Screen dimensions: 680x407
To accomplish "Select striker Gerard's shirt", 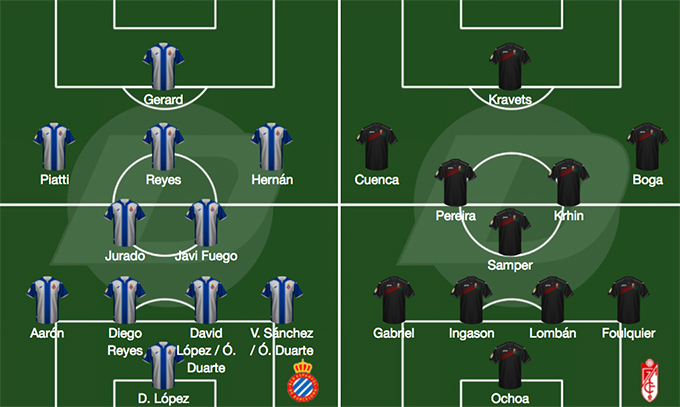I will pyautogui.click(x=163, y=66).
